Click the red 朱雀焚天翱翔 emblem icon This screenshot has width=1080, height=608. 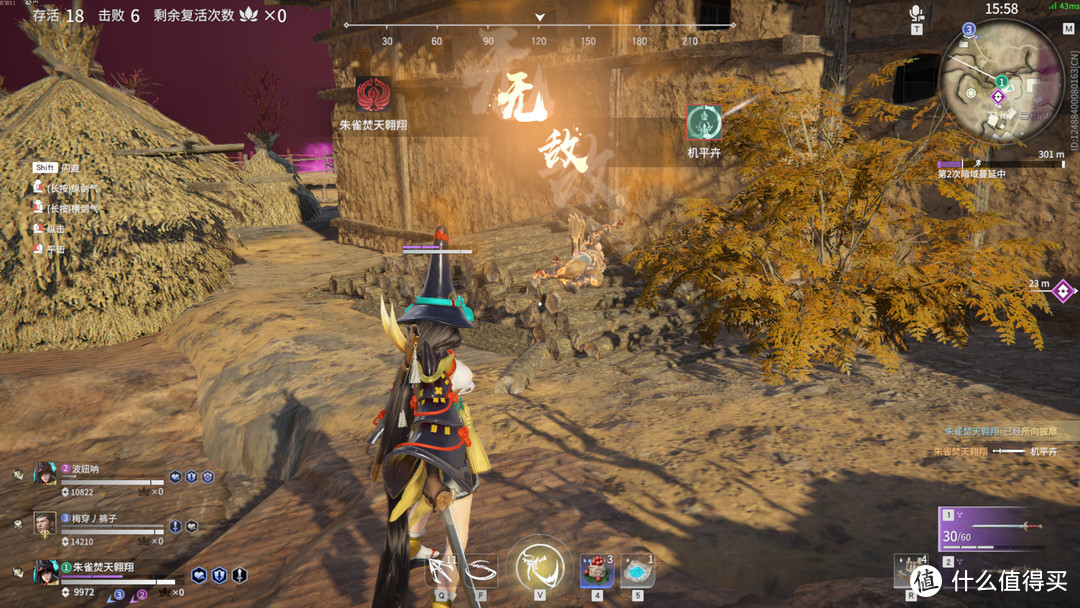(373, 96)
